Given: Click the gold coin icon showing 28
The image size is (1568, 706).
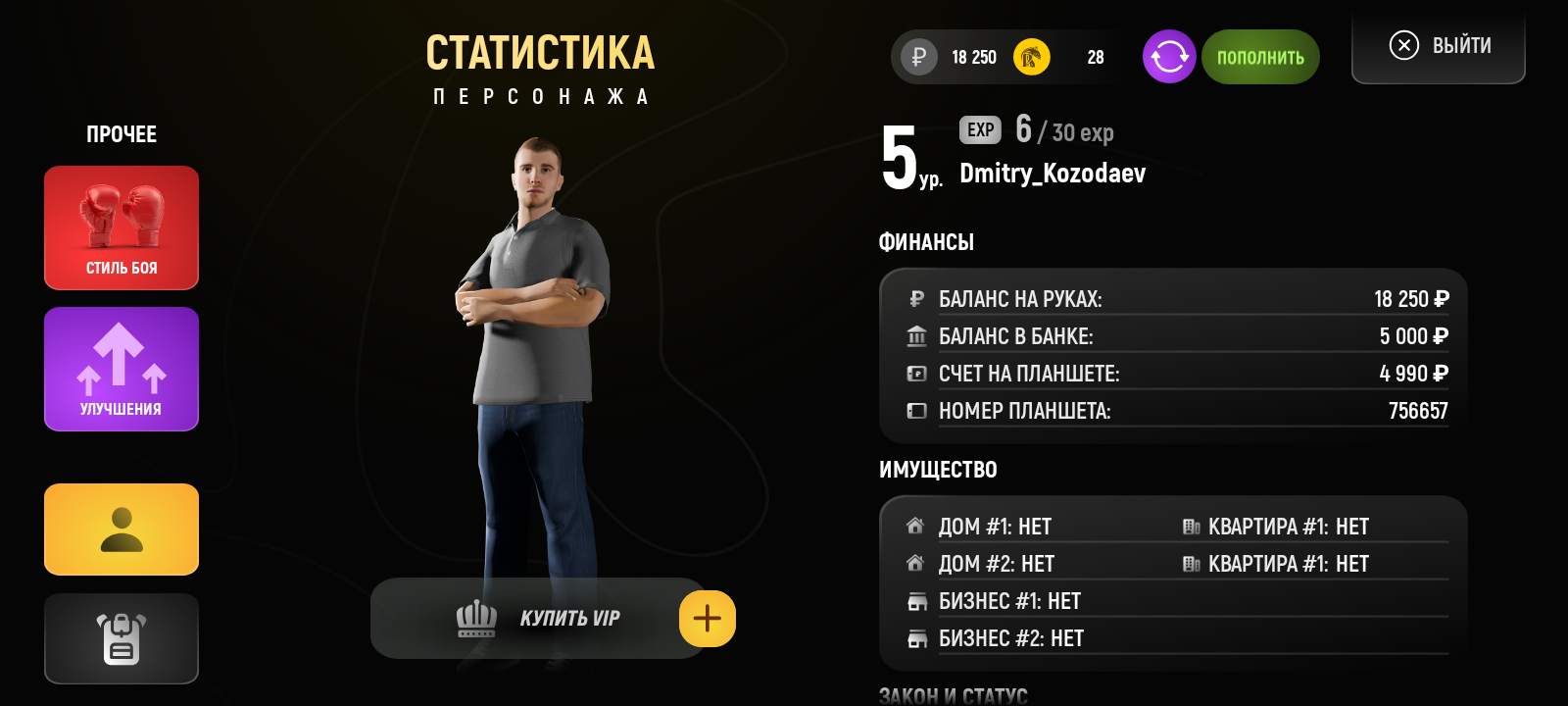Looking at the screenshot, I should coord(1030,57).
